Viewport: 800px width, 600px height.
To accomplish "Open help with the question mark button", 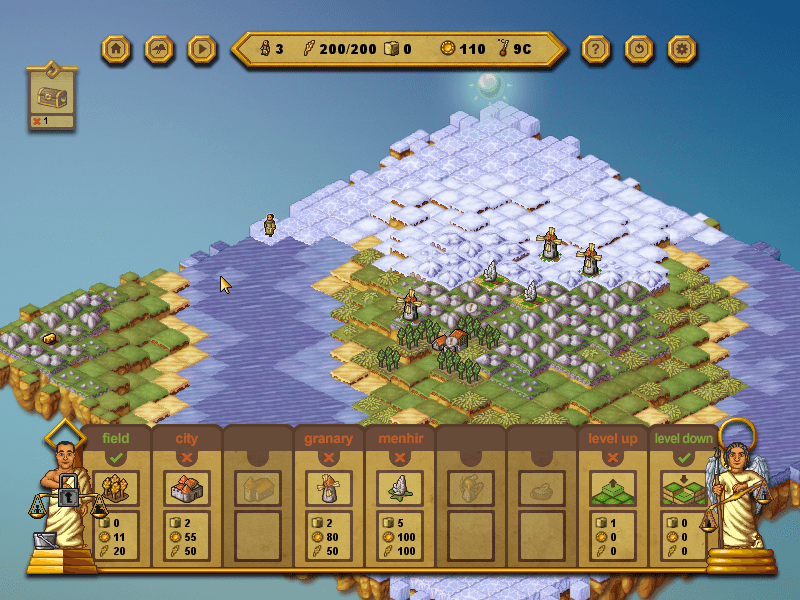I will [x=596, y=48].
